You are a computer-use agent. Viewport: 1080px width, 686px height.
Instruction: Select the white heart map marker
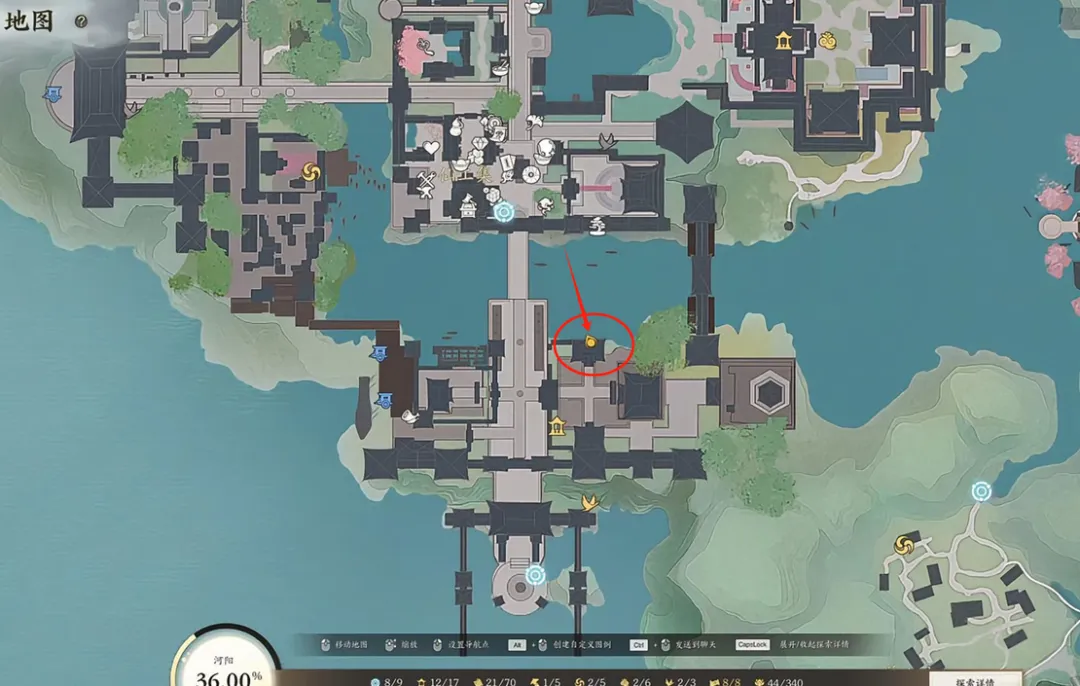click(x=432, y=149)
